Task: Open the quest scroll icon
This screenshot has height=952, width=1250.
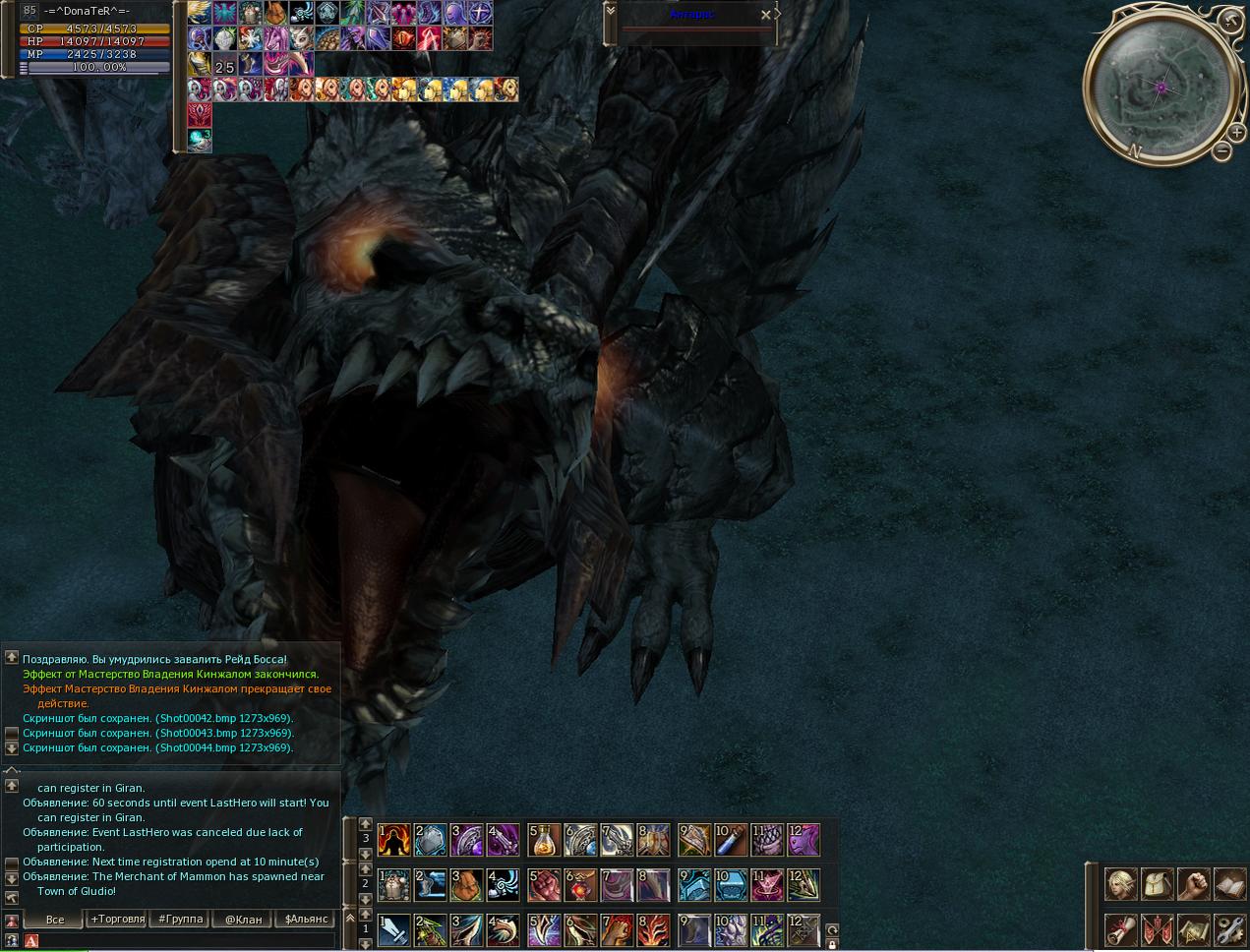Action: click(1120, 929)
